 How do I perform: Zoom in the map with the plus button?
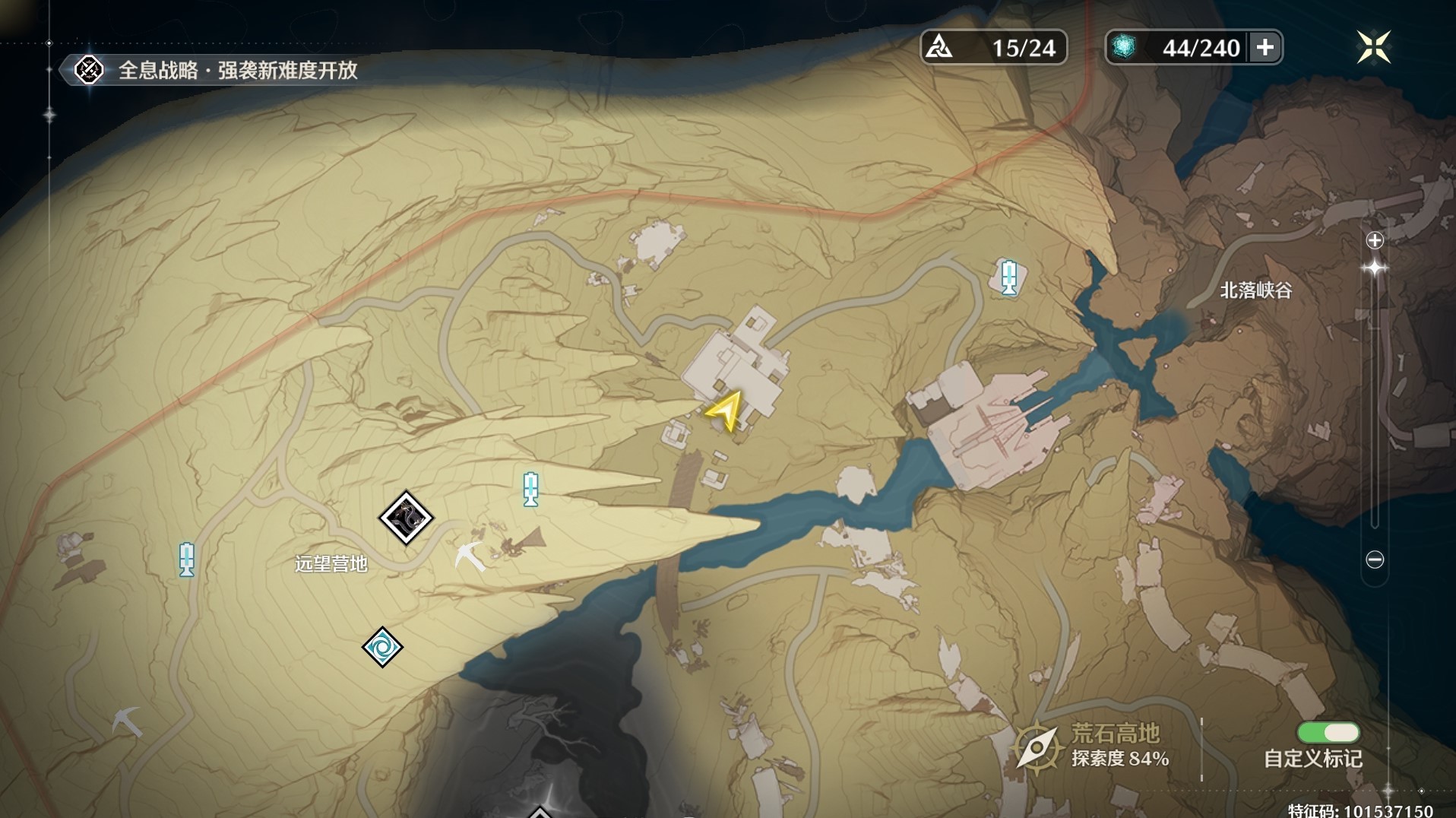click(1375, 241)
